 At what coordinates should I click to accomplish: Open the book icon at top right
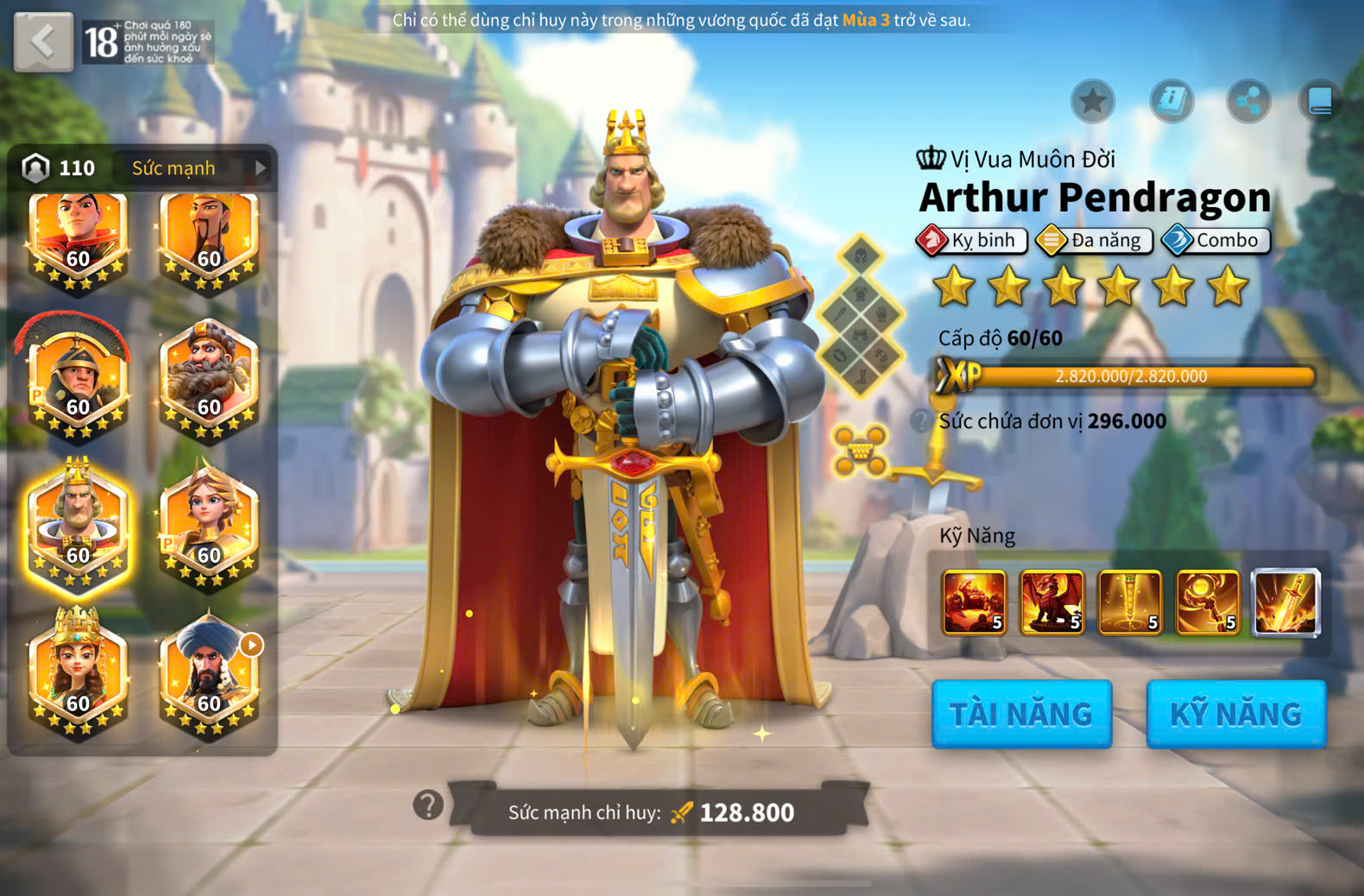(1320, 102)
